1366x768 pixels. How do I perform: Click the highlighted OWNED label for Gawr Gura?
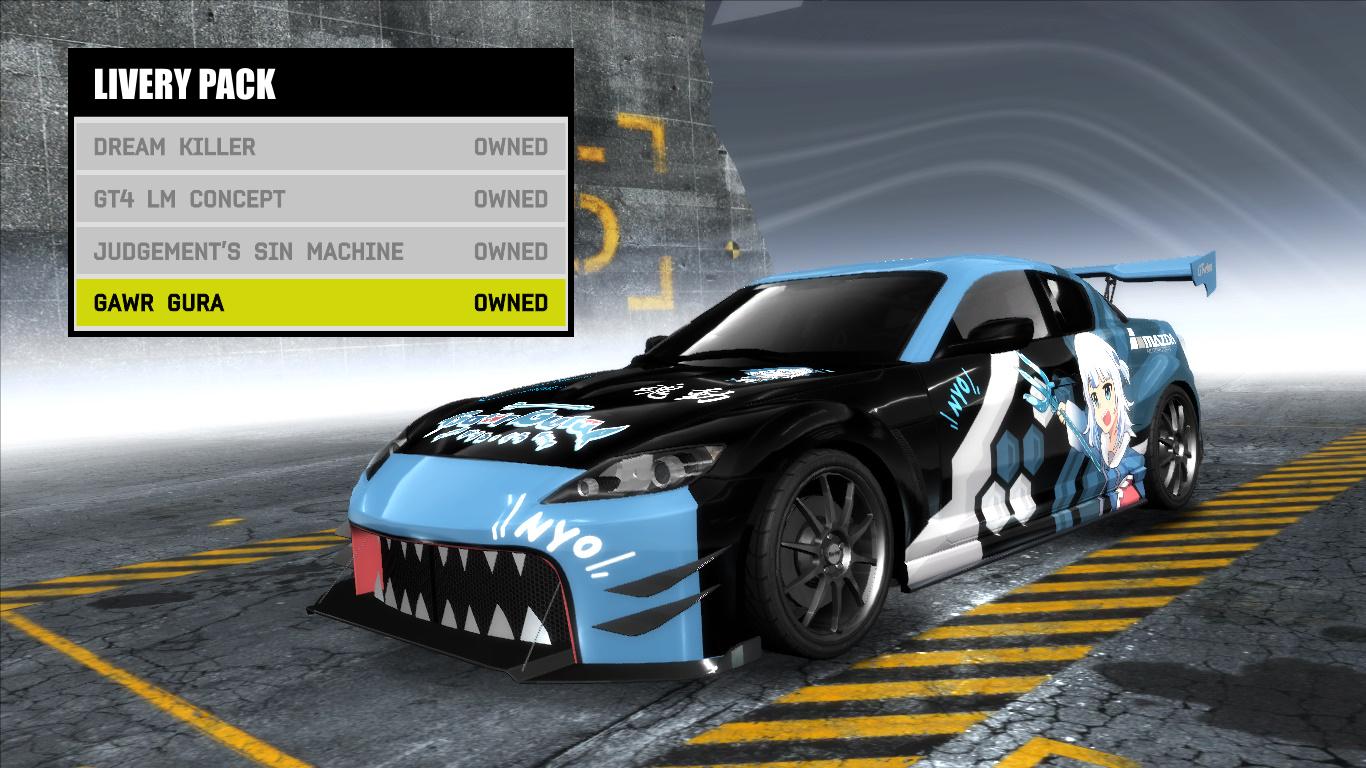tap(512, 304)
